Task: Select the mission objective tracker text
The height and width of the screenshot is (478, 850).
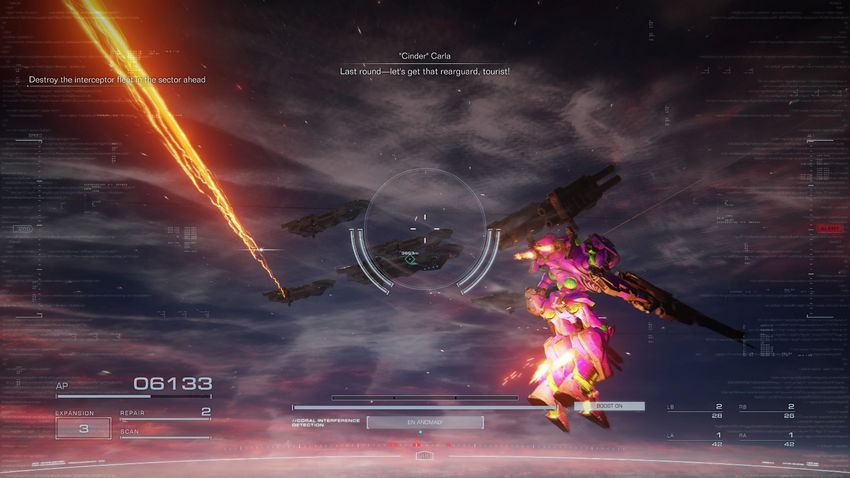Action: pos(117,80)
